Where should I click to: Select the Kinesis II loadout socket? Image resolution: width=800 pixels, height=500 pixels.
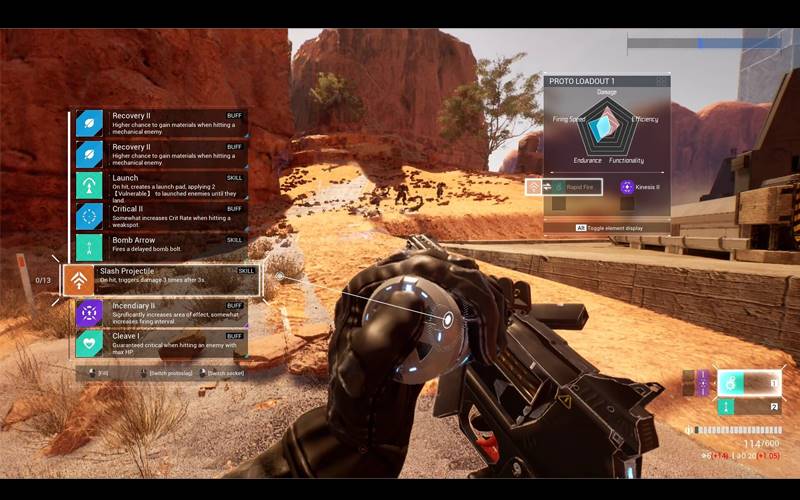click(x=642, y=187)
